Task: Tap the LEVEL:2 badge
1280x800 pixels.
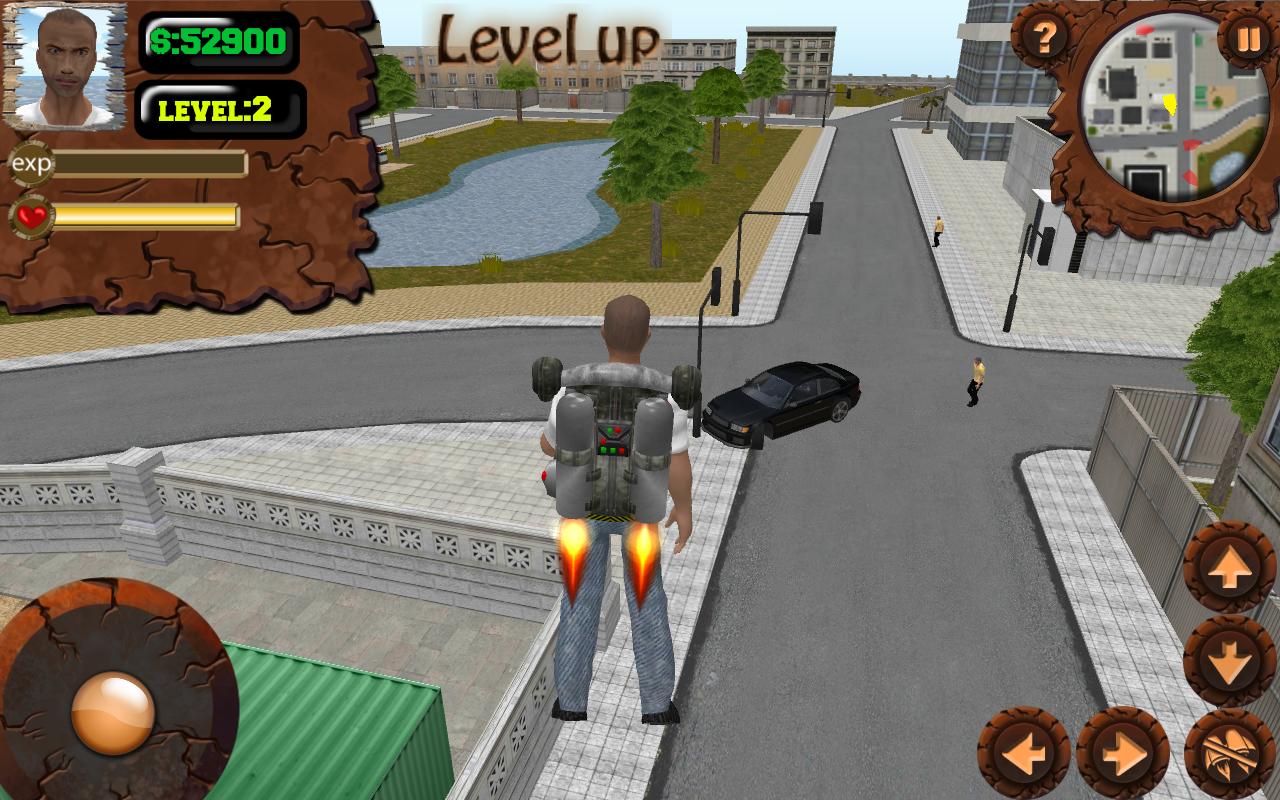Action: (x=222, y=108)
